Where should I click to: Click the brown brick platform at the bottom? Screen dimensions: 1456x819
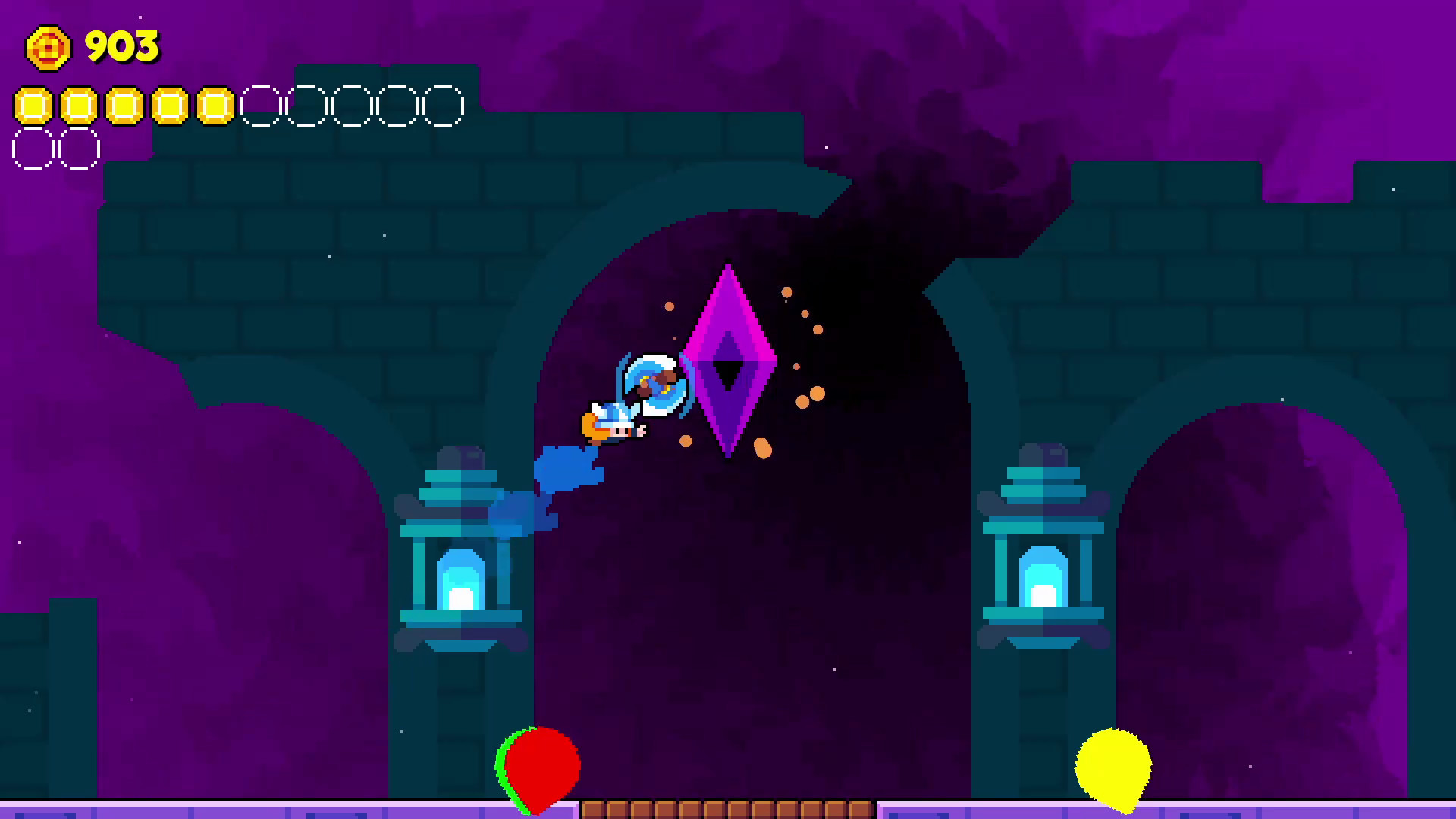tap(728, 810)
